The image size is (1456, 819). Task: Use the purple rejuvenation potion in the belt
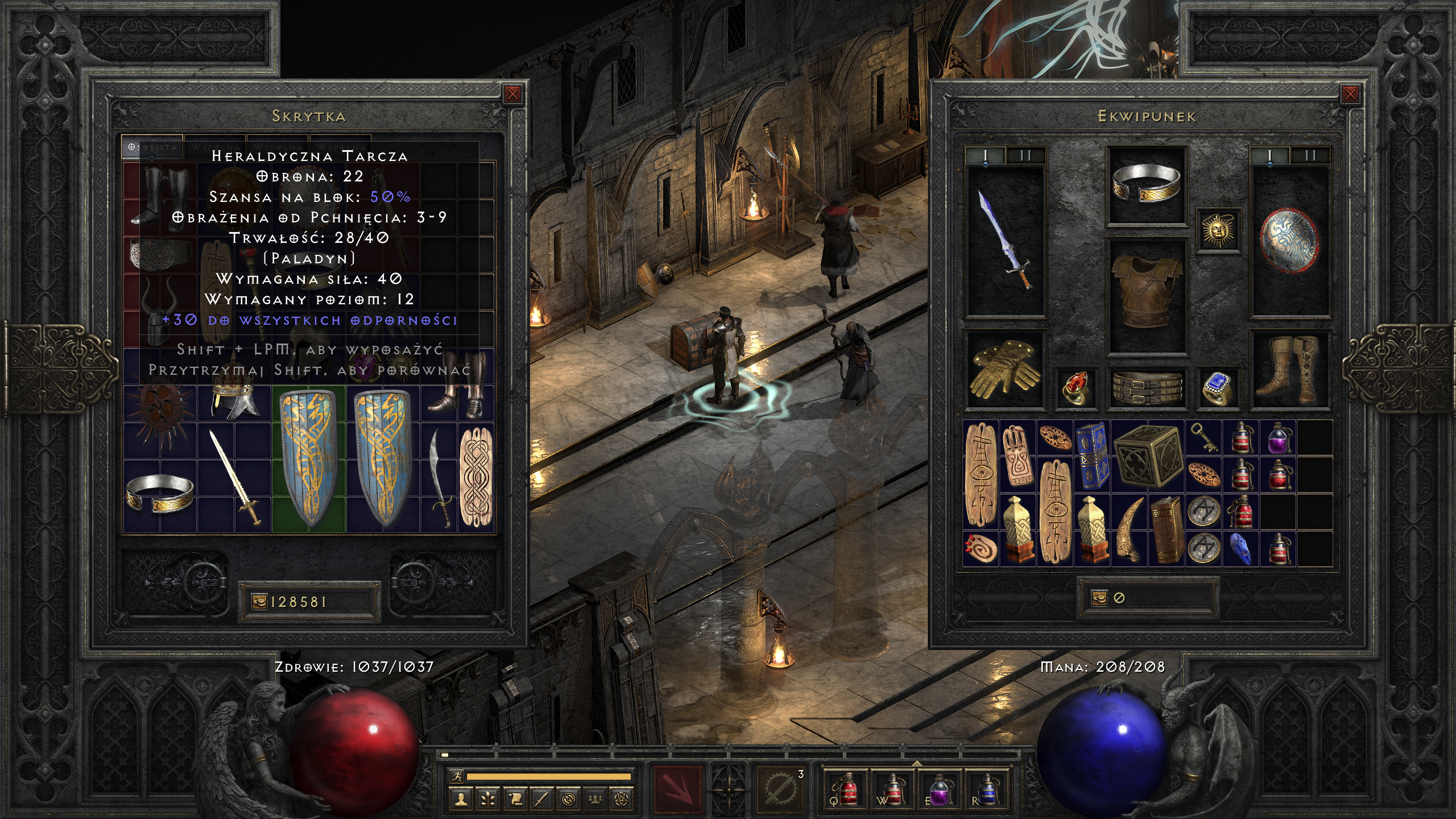tap(938, 789)
